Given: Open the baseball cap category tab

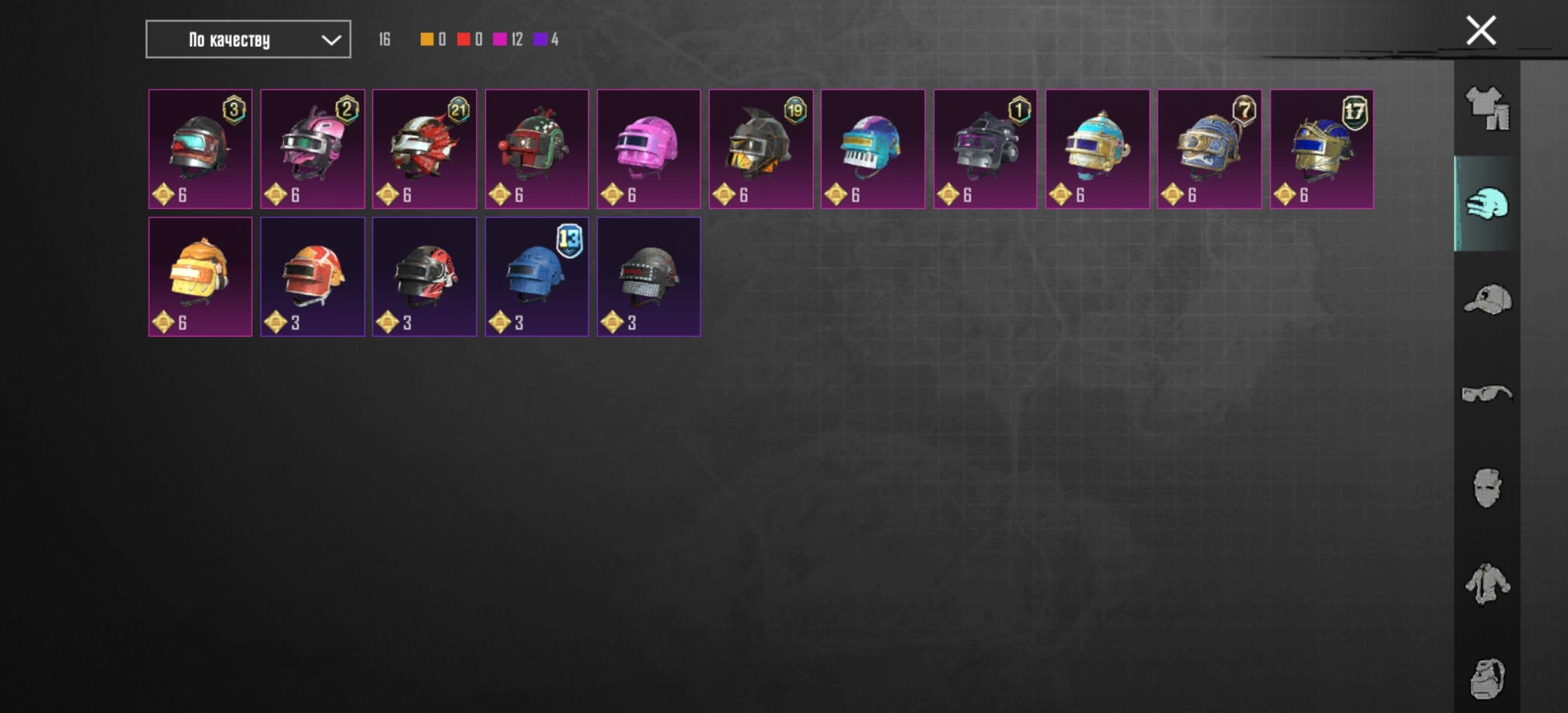Looking at the screenshot, I should 1487,300.
